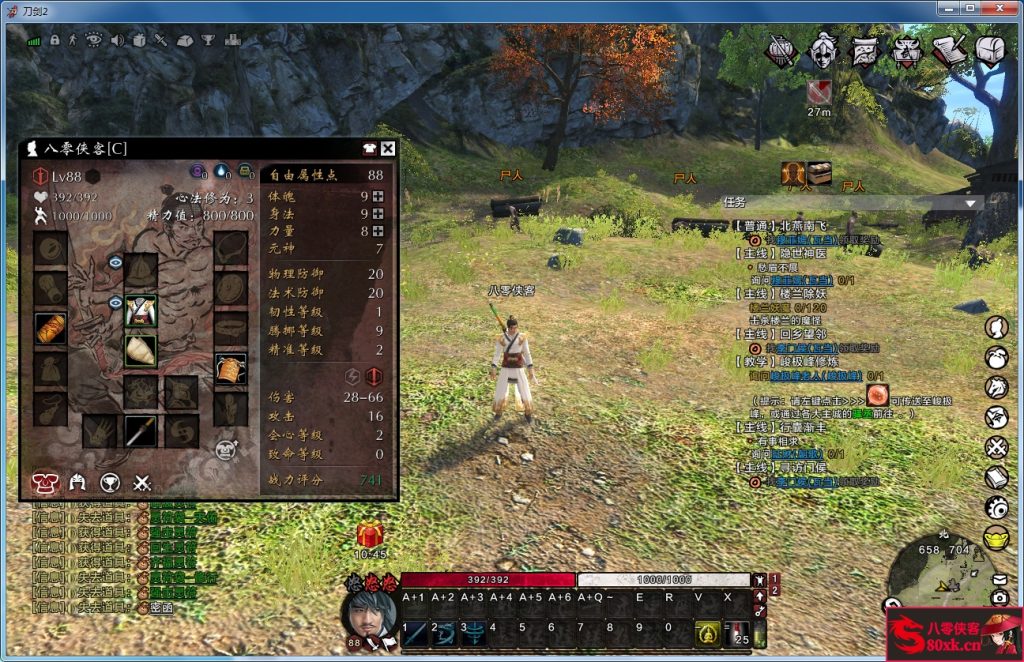Open the mask character menu icon
The height and width of the screenshot is (662, 1024).
[823, 51]
